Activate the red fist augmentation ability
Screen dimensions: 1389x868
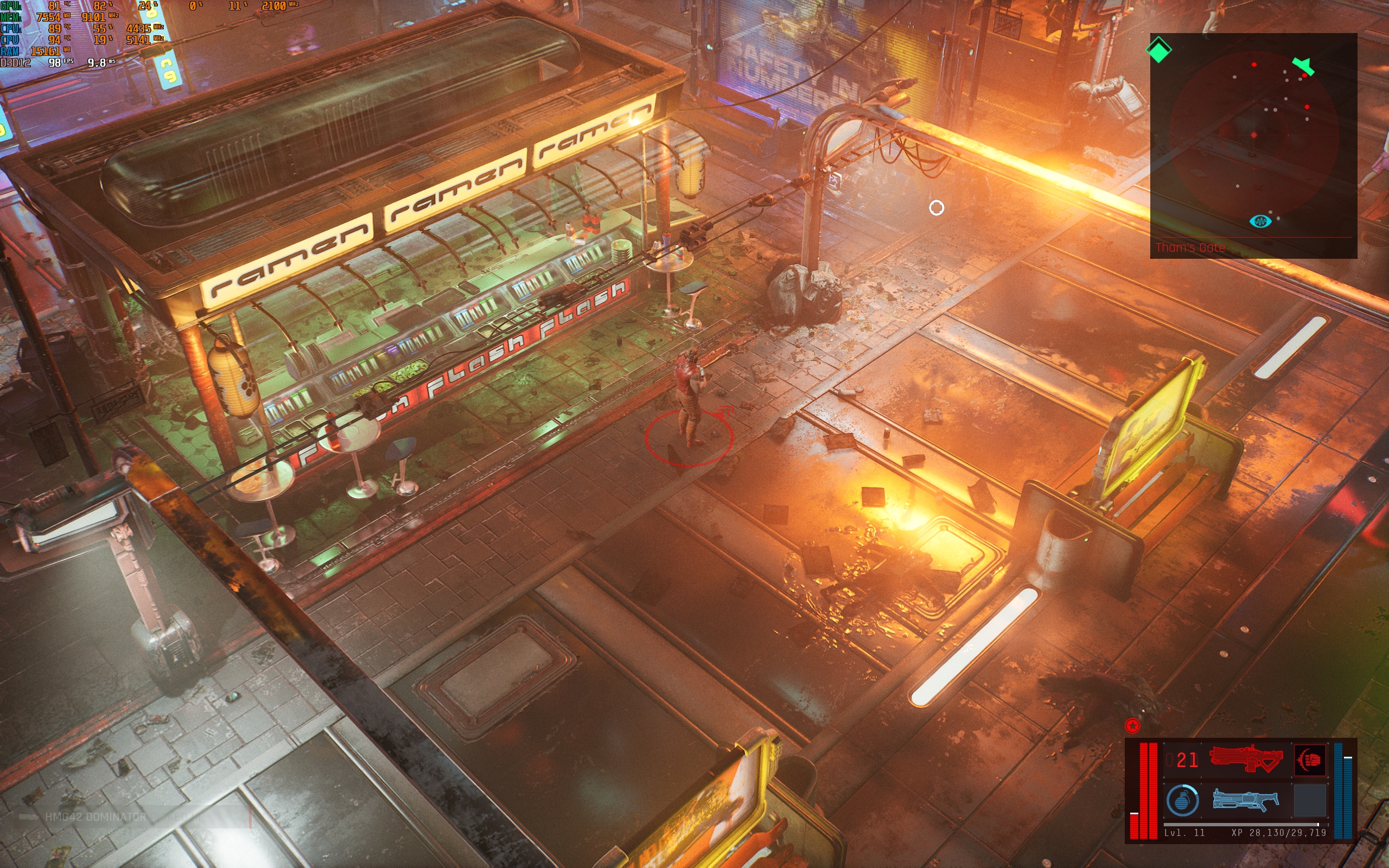click(x=1310, y=759)
